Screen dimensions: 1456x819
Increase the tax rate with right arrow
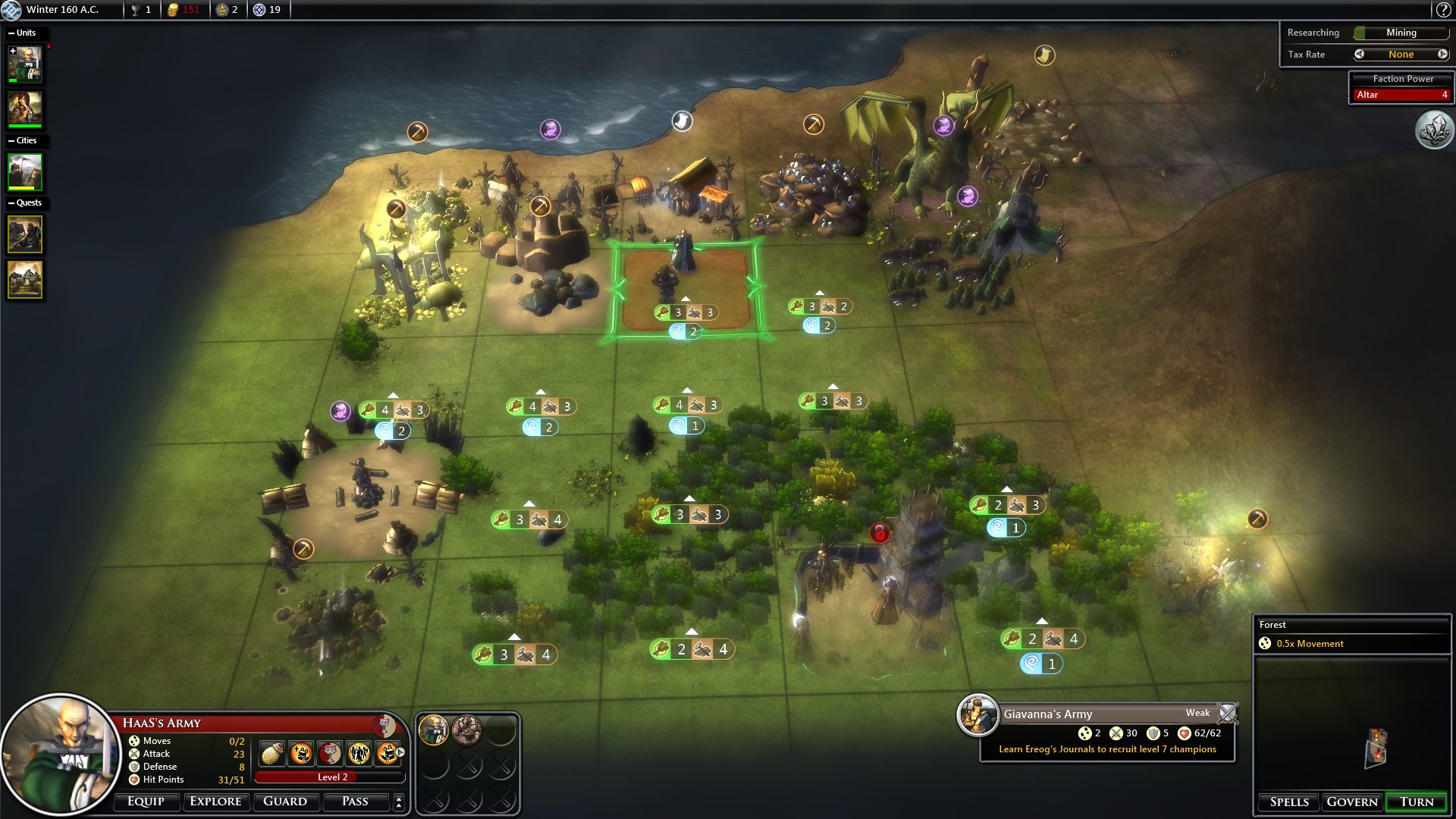click(x=1442, y=55)
